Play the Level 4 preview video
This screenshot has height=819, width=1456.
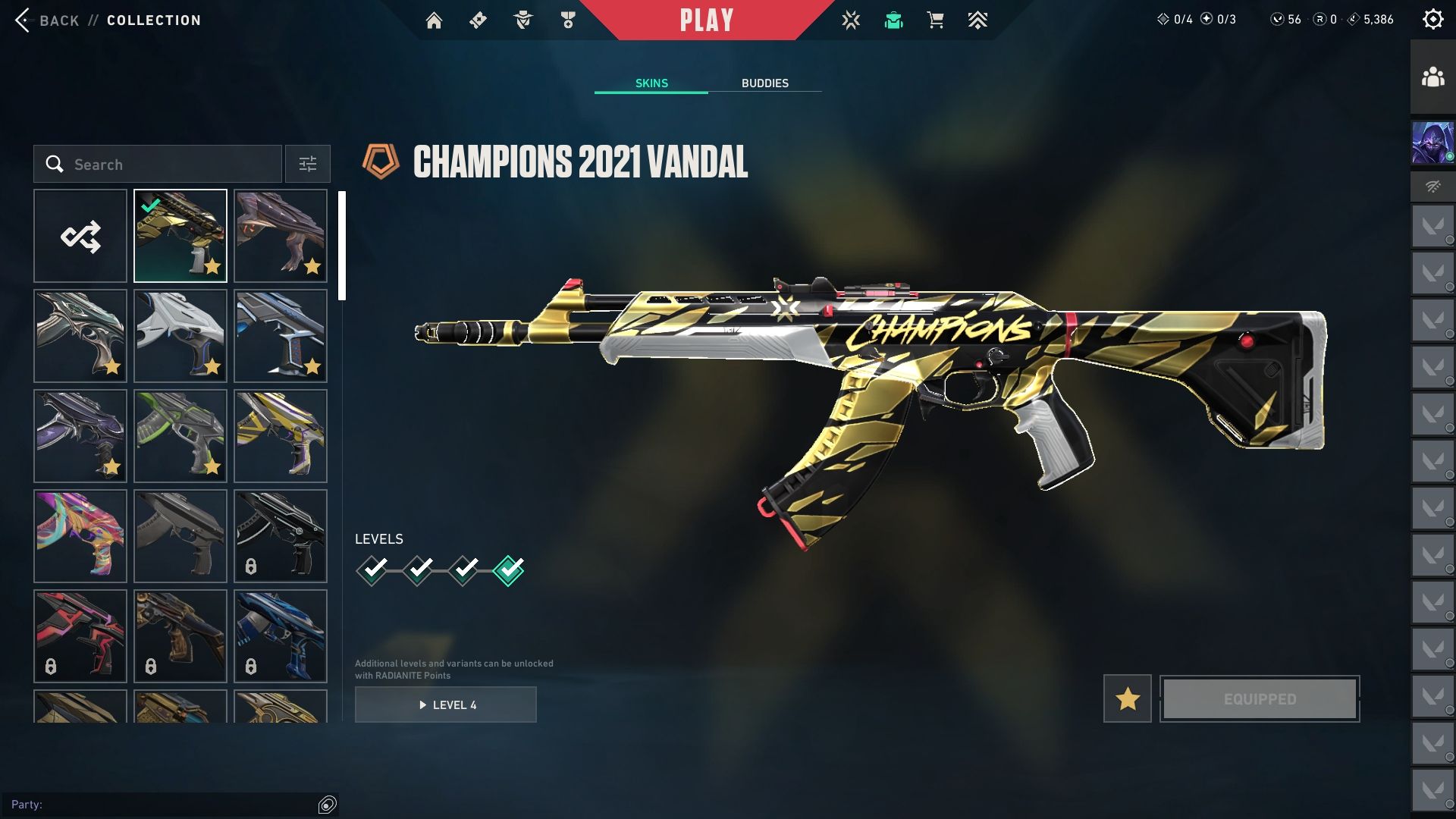446,705
